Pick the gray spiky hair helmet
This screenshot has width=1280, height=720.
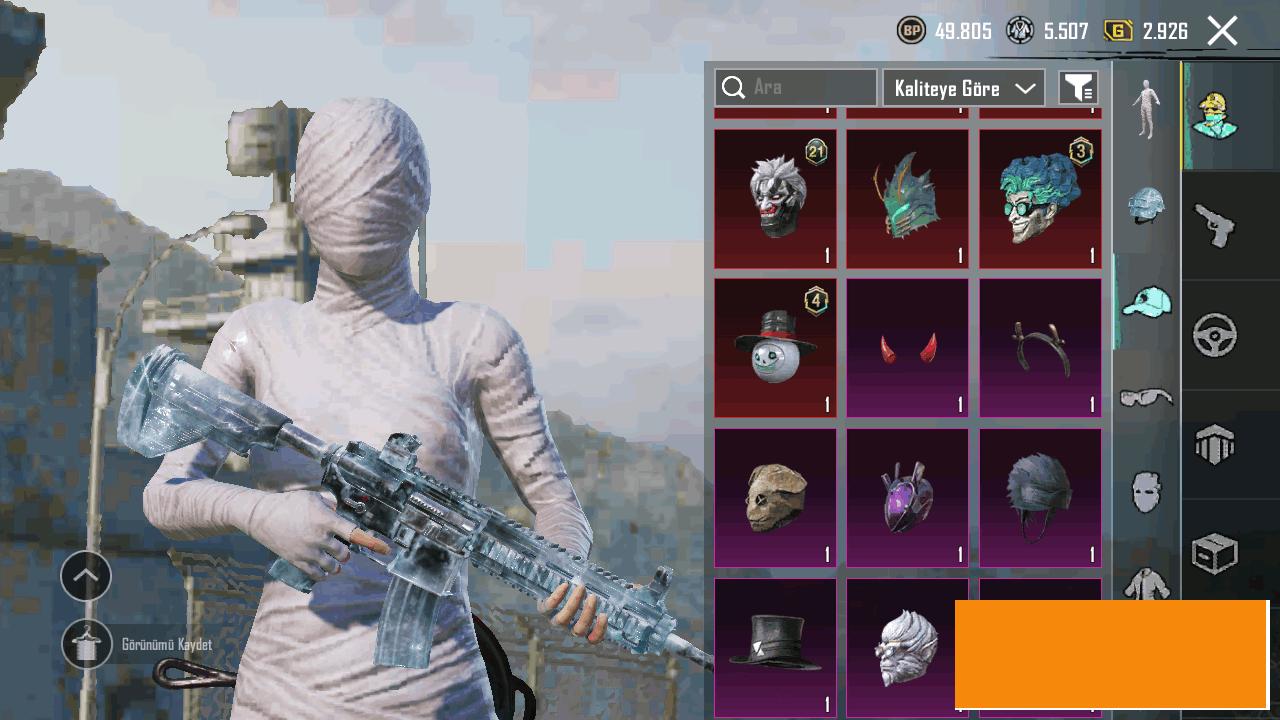1040,497
